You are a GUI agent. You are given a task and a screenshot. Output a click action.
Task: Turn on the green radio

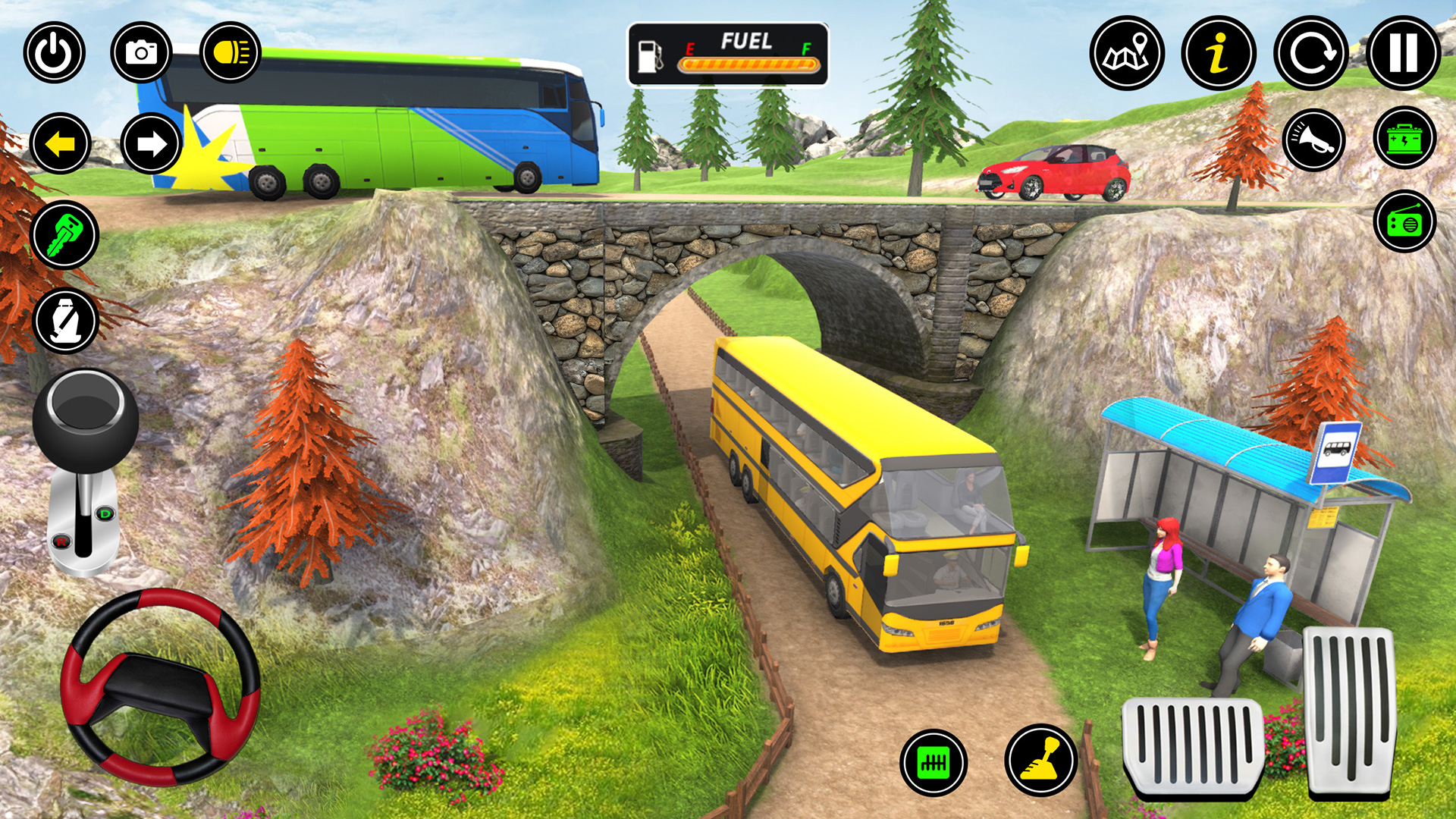click(1404, 221)
